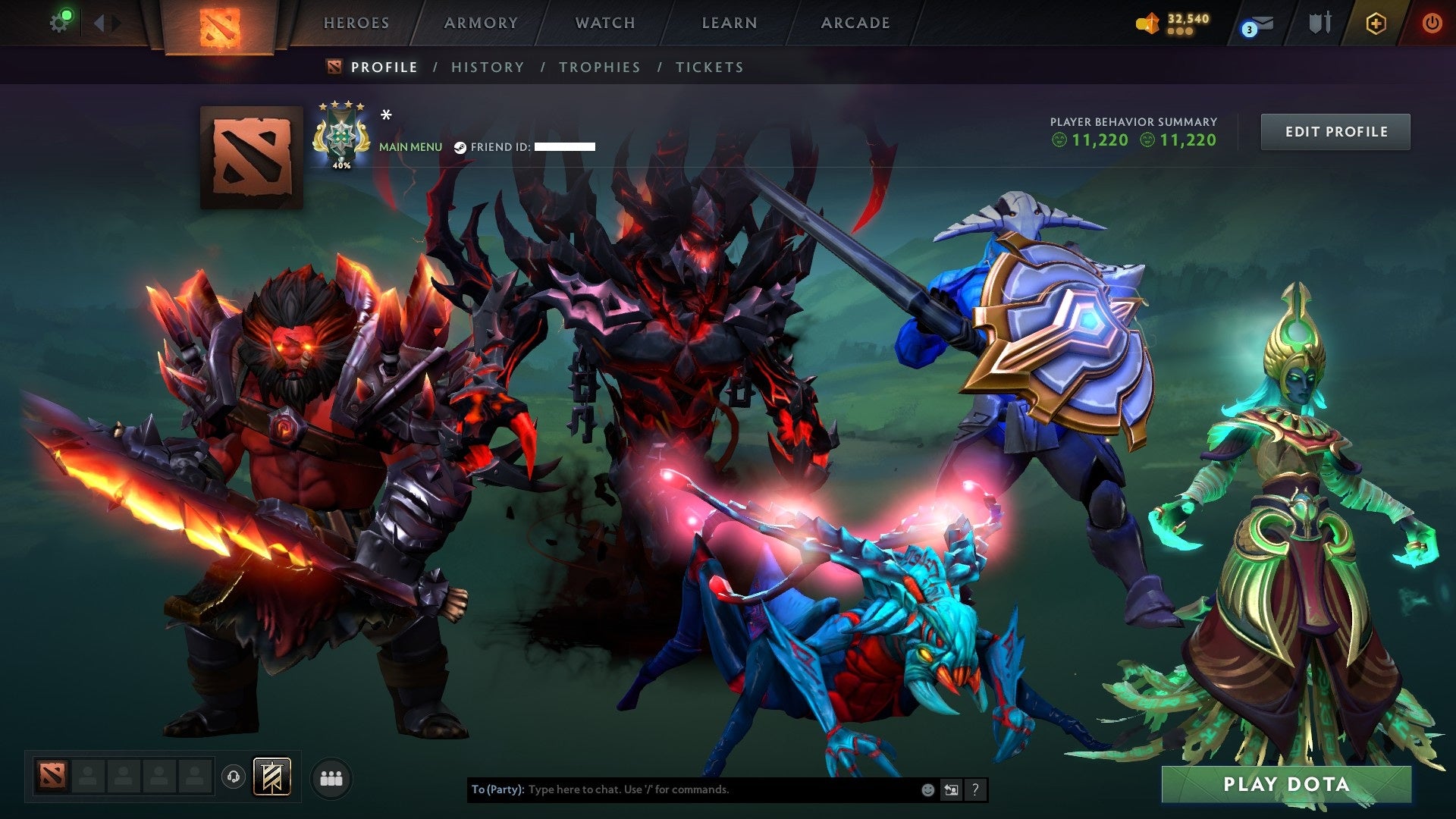Click the Steam icon next to Friend ID

[459, 147]
